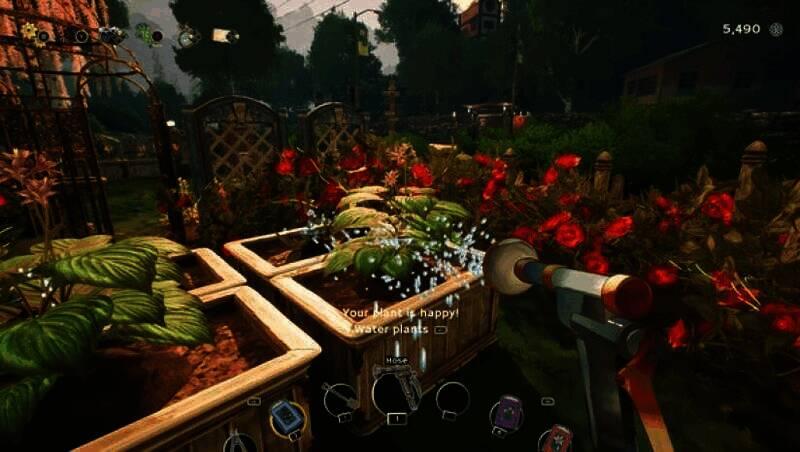Image resolution: width=800 pixels, height=452 pixels.
Task: Select the Hose tool slot
Action: click(396, 390)
